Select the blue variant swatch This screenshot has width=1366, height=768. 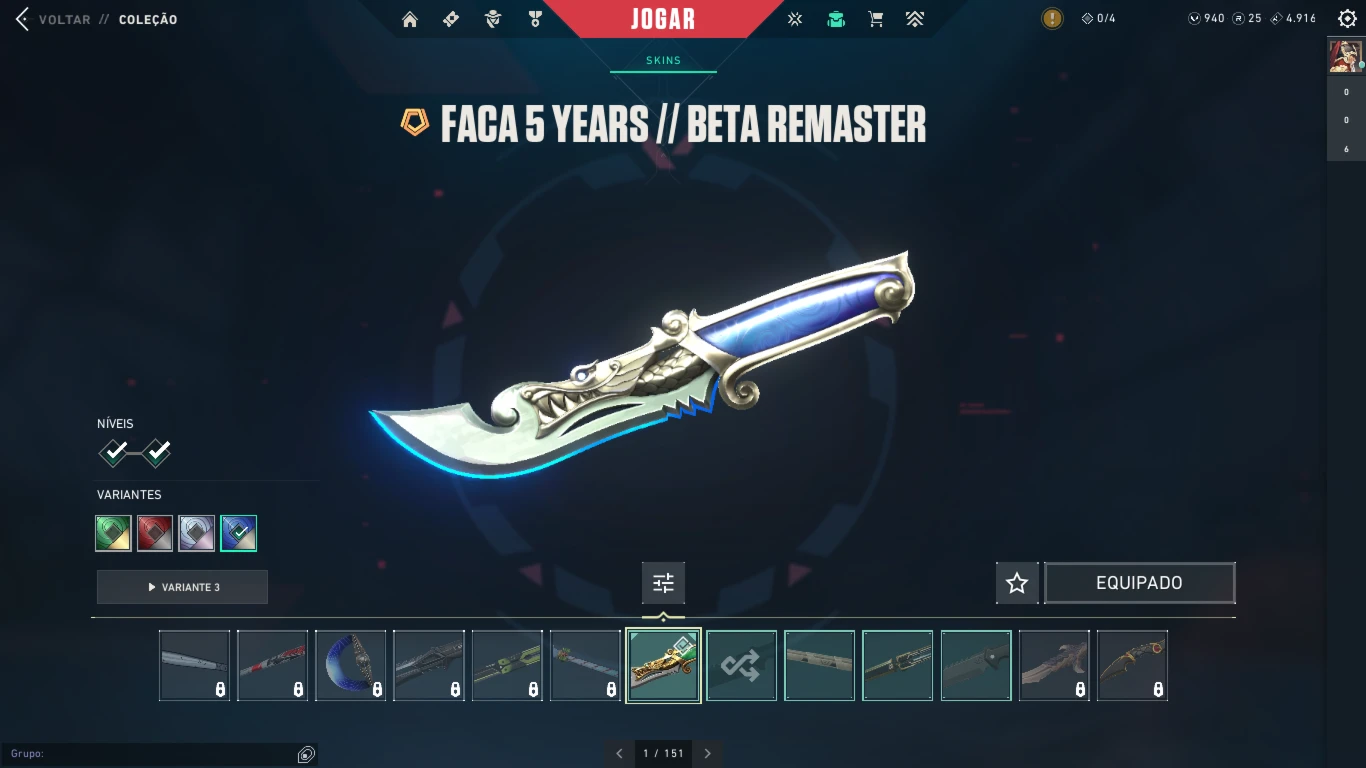click(x=239, y=533)
